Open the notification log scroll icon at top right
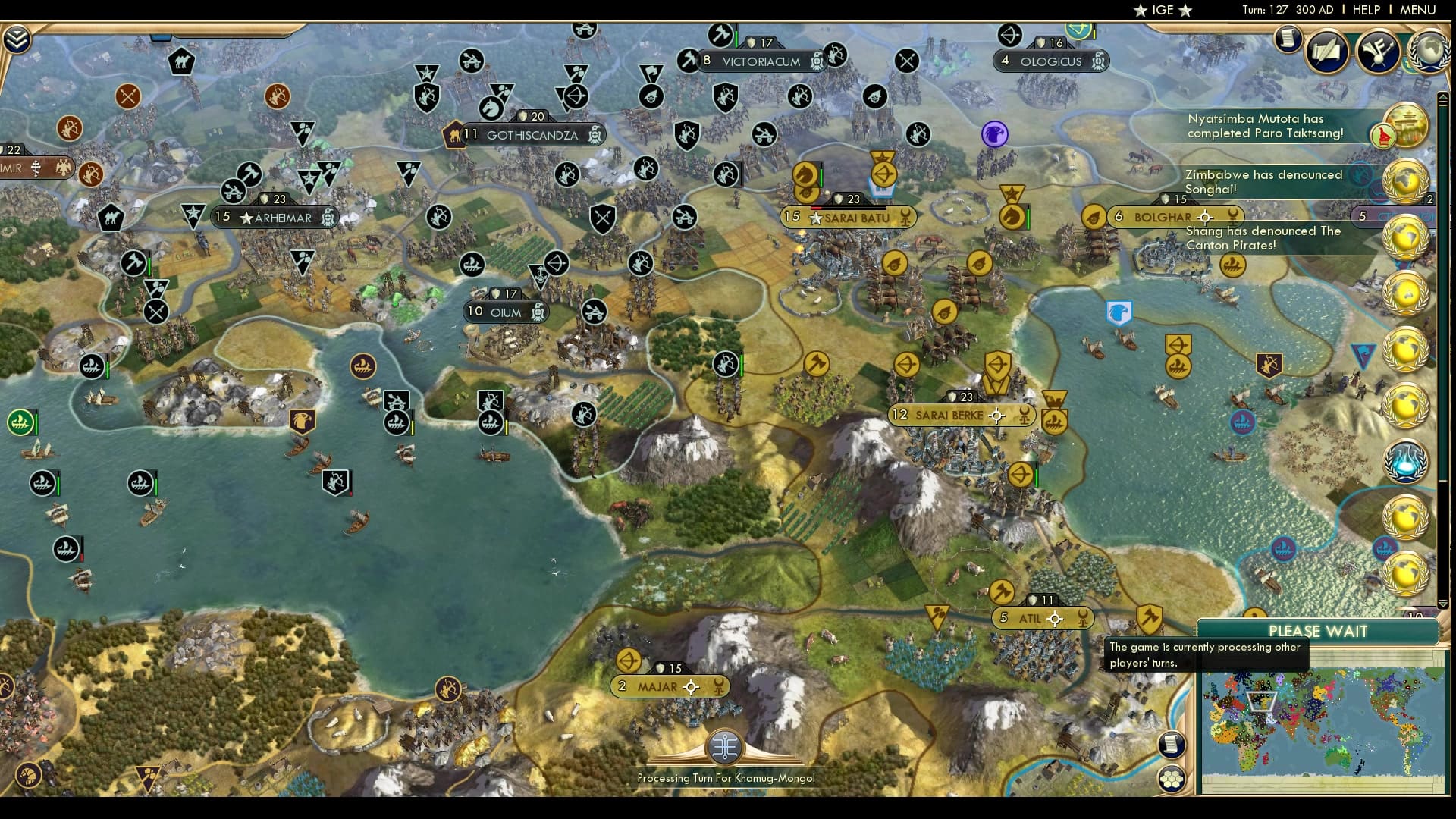Screen dimensions: 1456x819 (1287, 39)
